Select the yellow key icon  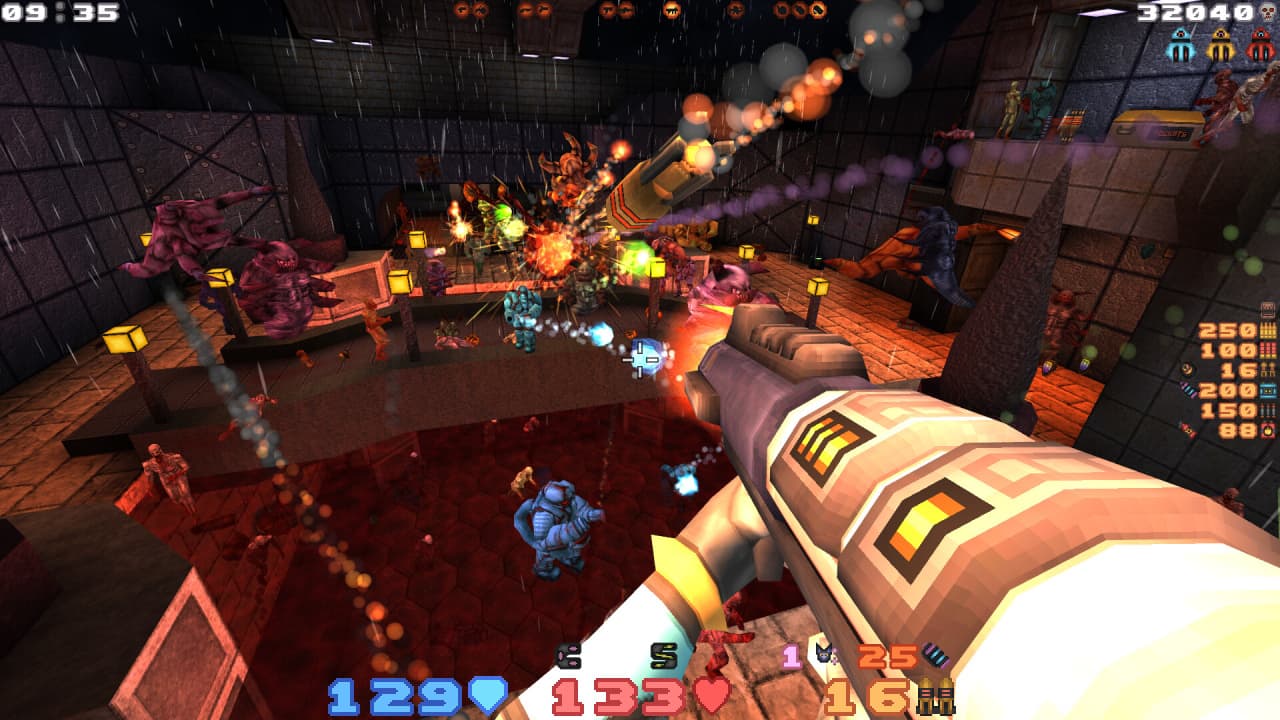point(1220,44)
